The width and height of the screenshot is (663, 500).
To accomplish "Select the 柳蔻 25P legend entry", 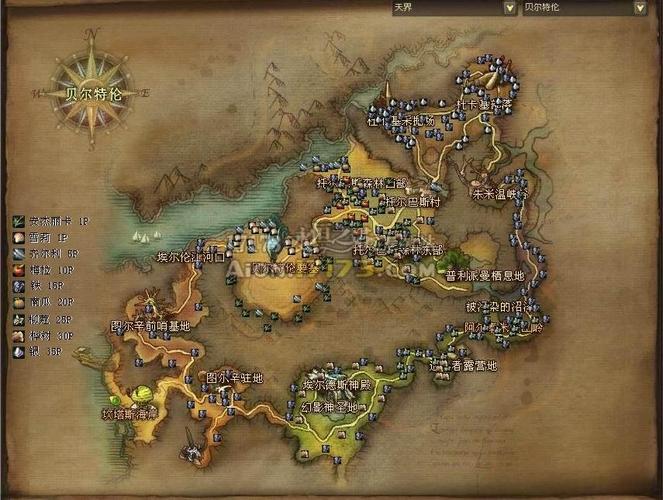I will pos(49,319).
